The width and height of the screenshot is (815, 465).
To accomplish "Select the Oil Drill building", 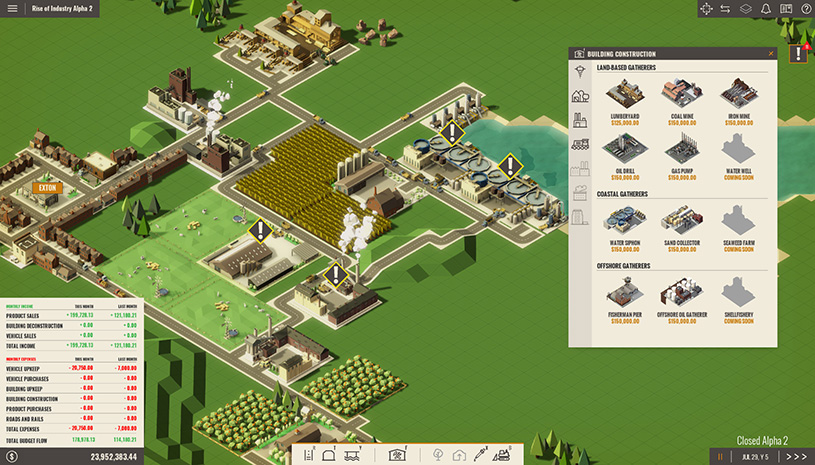I will pos(625,152).
